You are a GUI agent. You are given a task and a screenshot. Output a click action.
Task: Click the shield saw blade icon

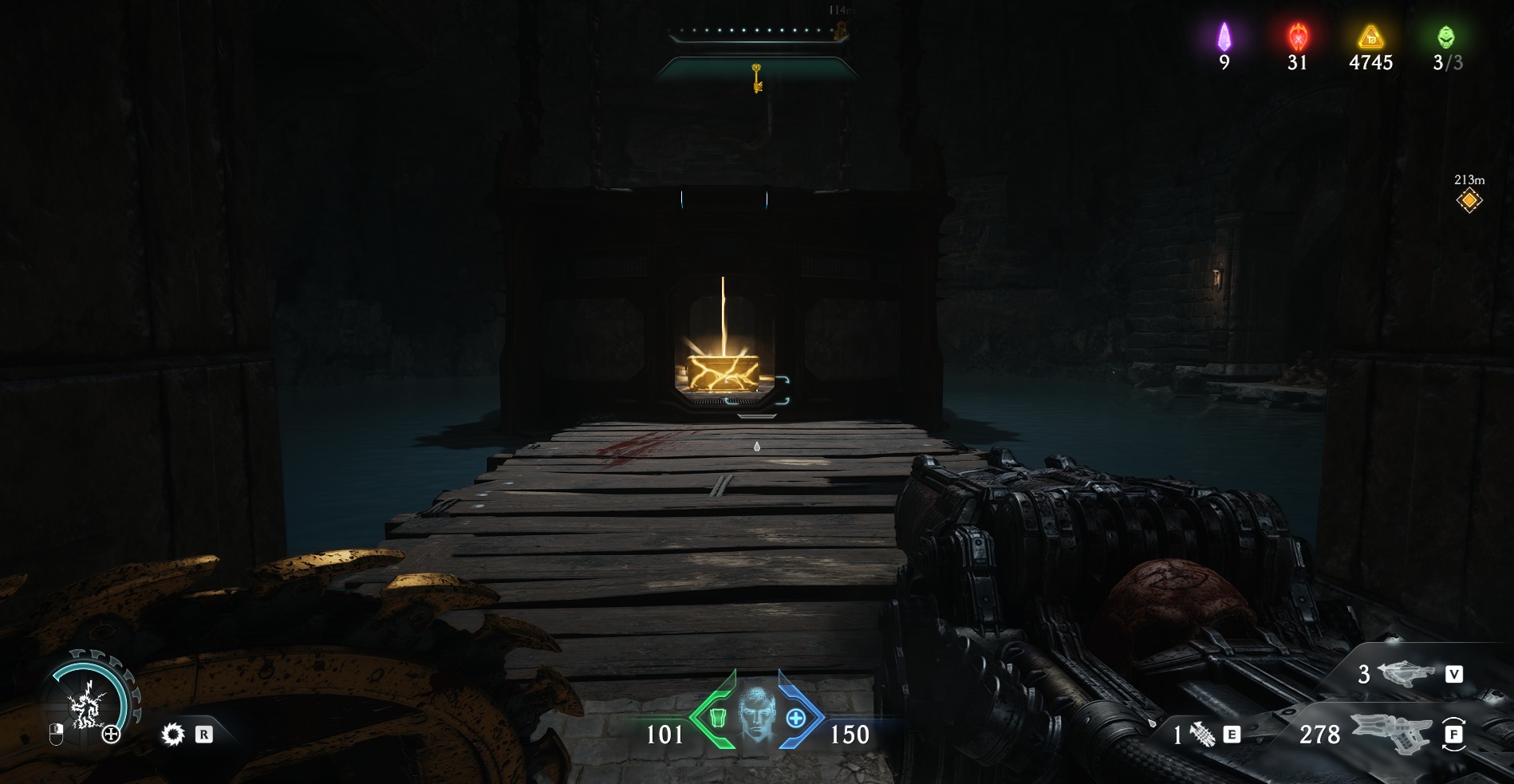point(172,735)
